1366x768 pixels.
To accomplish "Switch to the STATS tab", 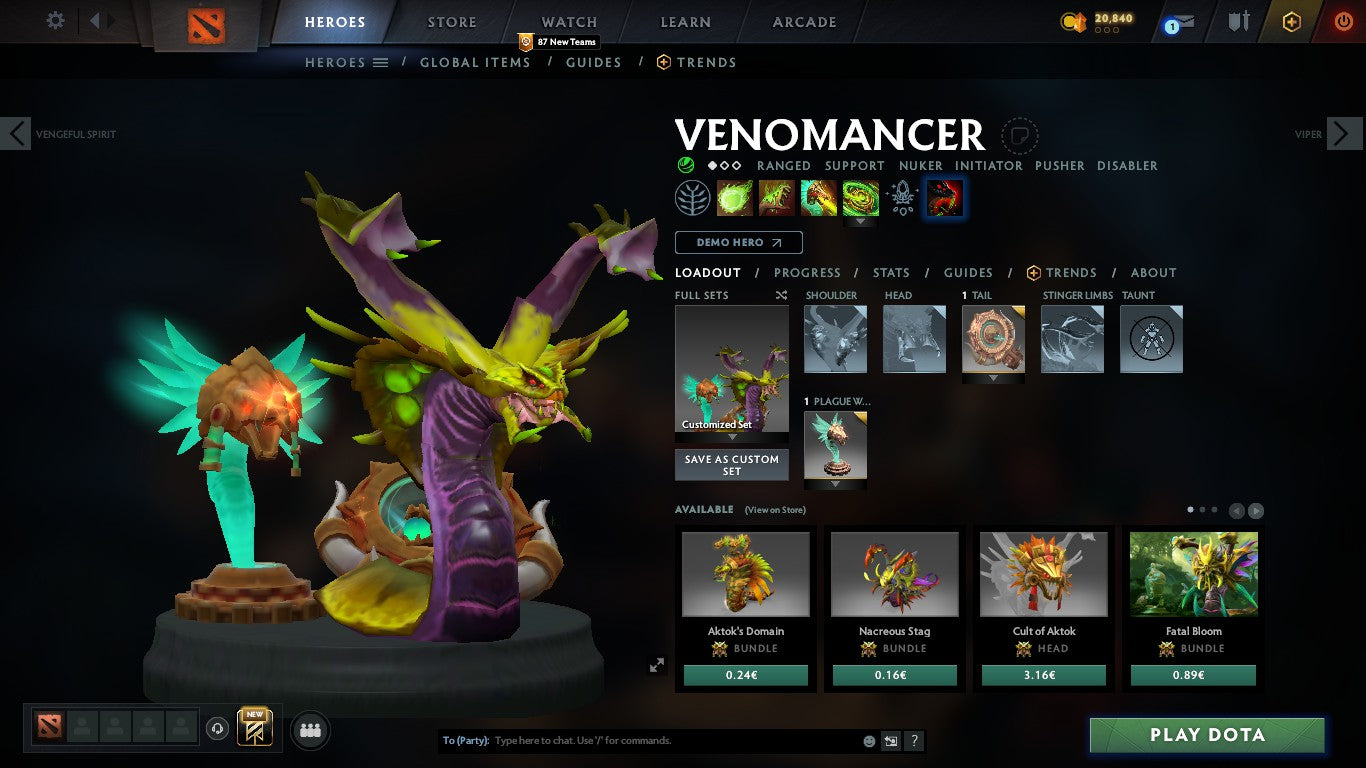I will (890, 272).
